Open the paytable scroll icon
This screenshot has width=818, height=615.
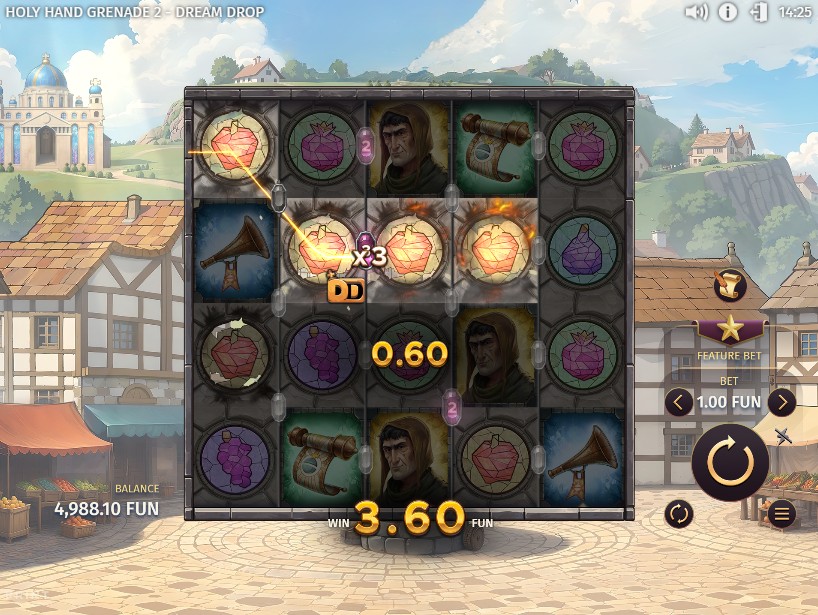pyautogui.click(x=730, y=286)
